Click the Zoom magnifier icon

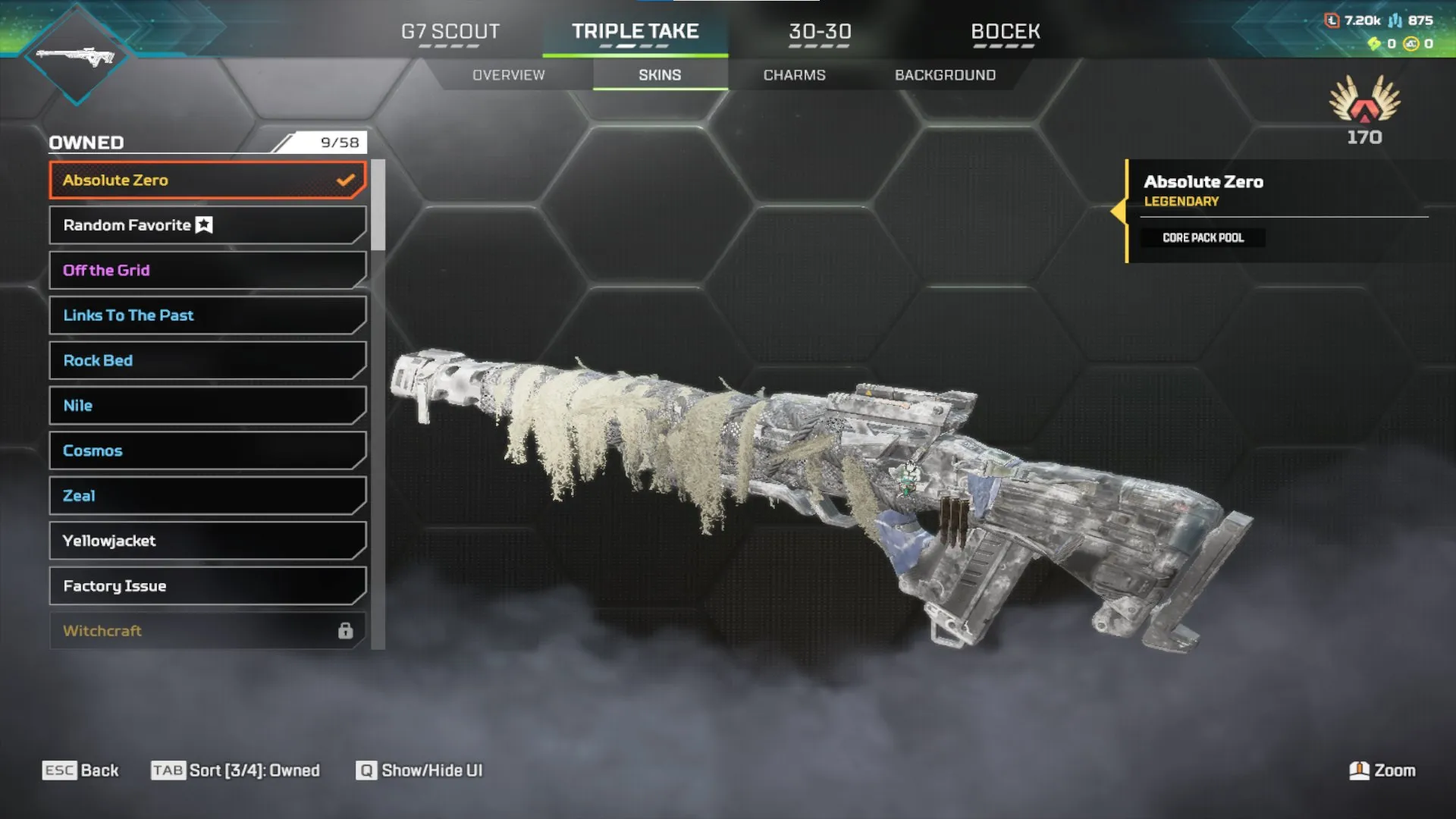pyautogui.click(x=1358, y=770)
